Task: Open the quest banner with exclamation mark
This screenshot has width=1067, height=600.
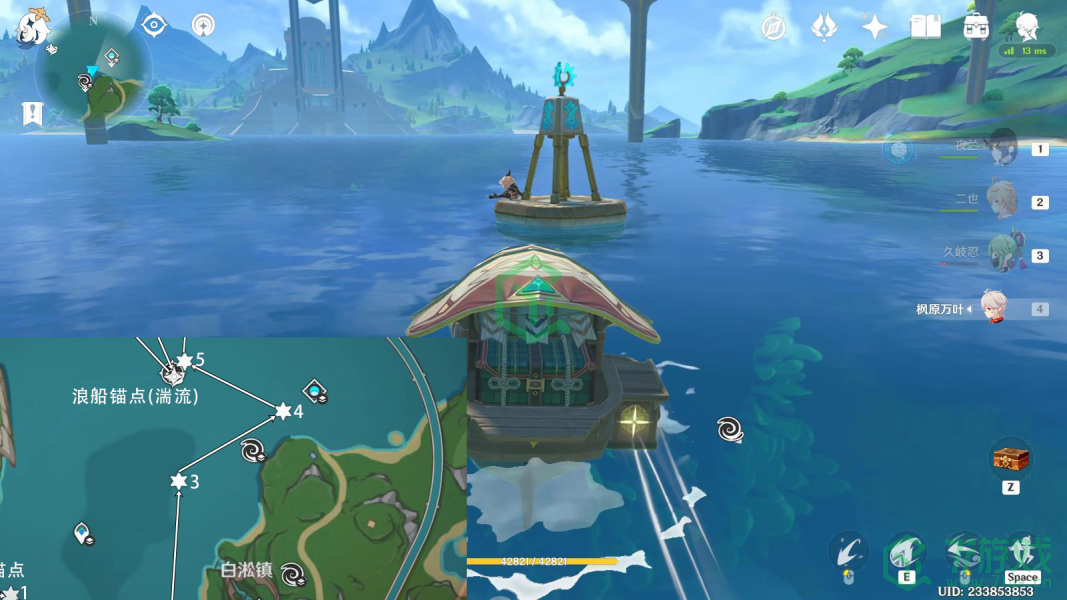Action: pos(33,114)
